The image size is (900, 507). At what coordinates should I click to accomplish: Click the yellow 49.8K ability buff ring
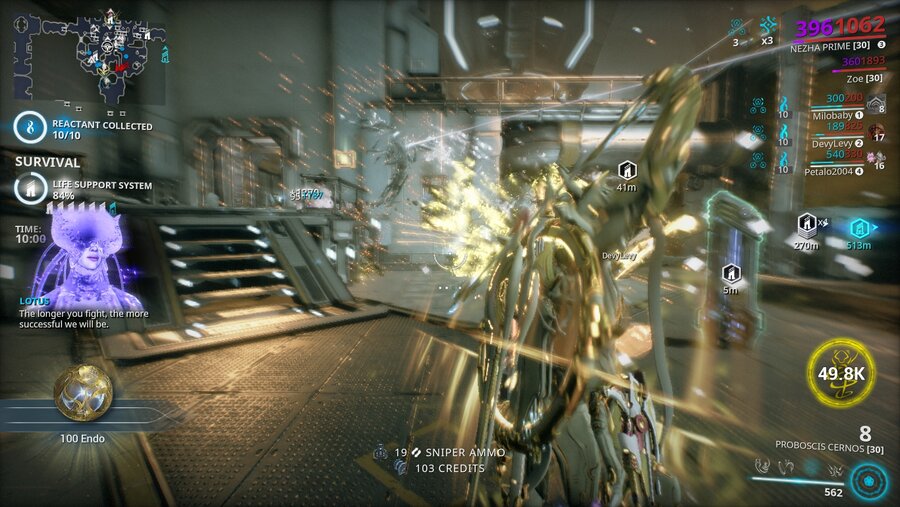click(842, 373)
